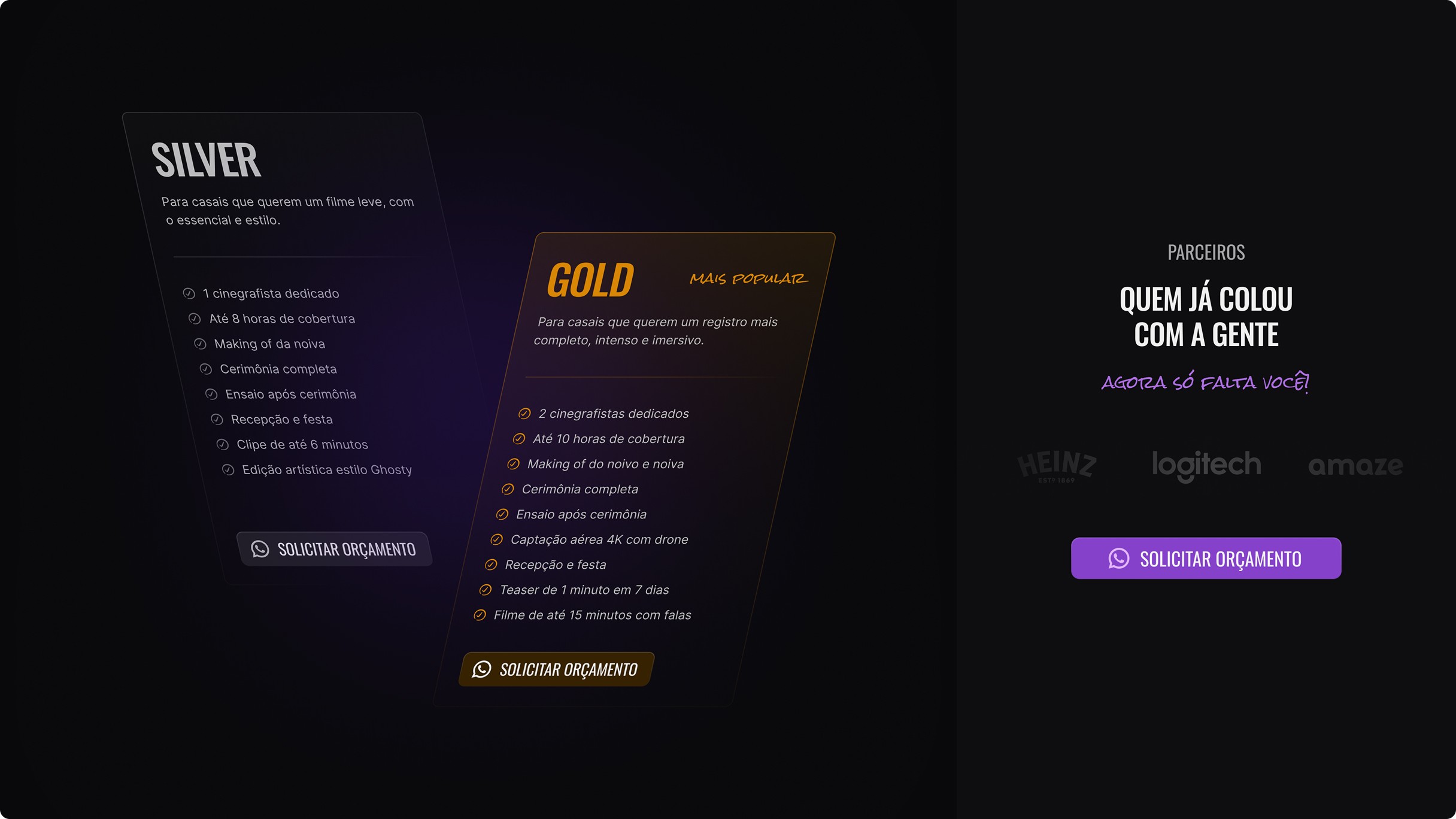
Task: Click the PARCEIROS section heading
Action: (1205, 253)
